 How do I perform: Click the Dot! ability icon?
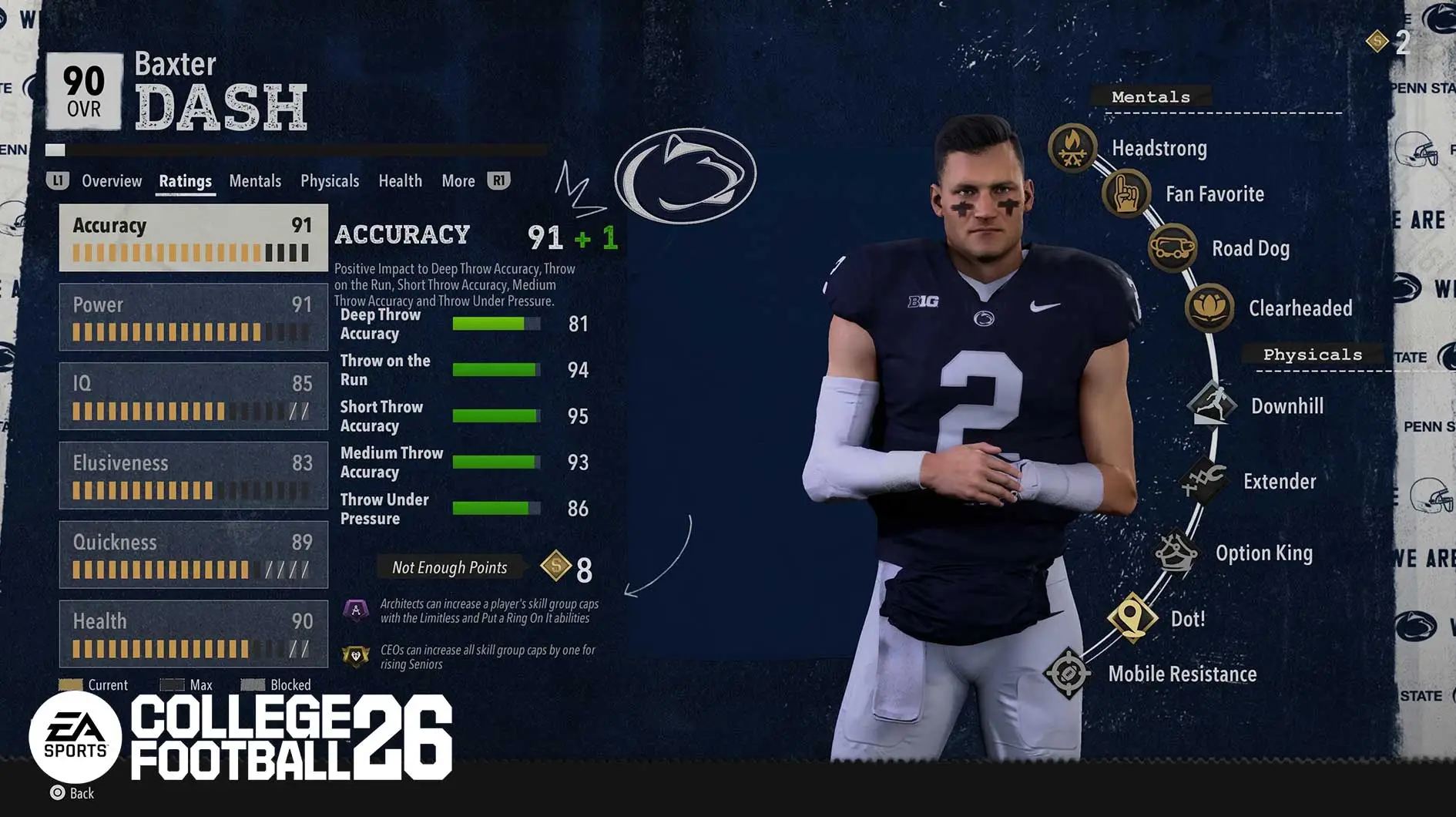pyautogui.click(x=1132, y=617)
